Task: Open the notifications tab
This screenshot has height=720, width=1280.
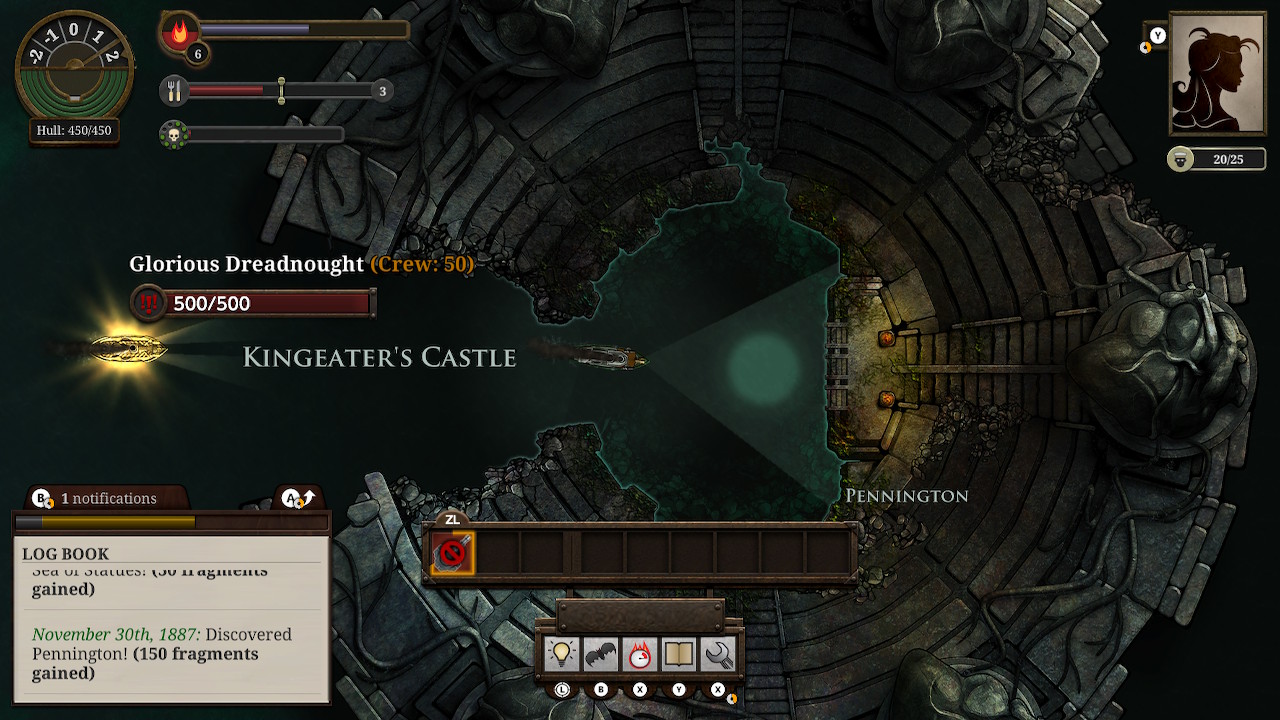Action: [98, 498]
